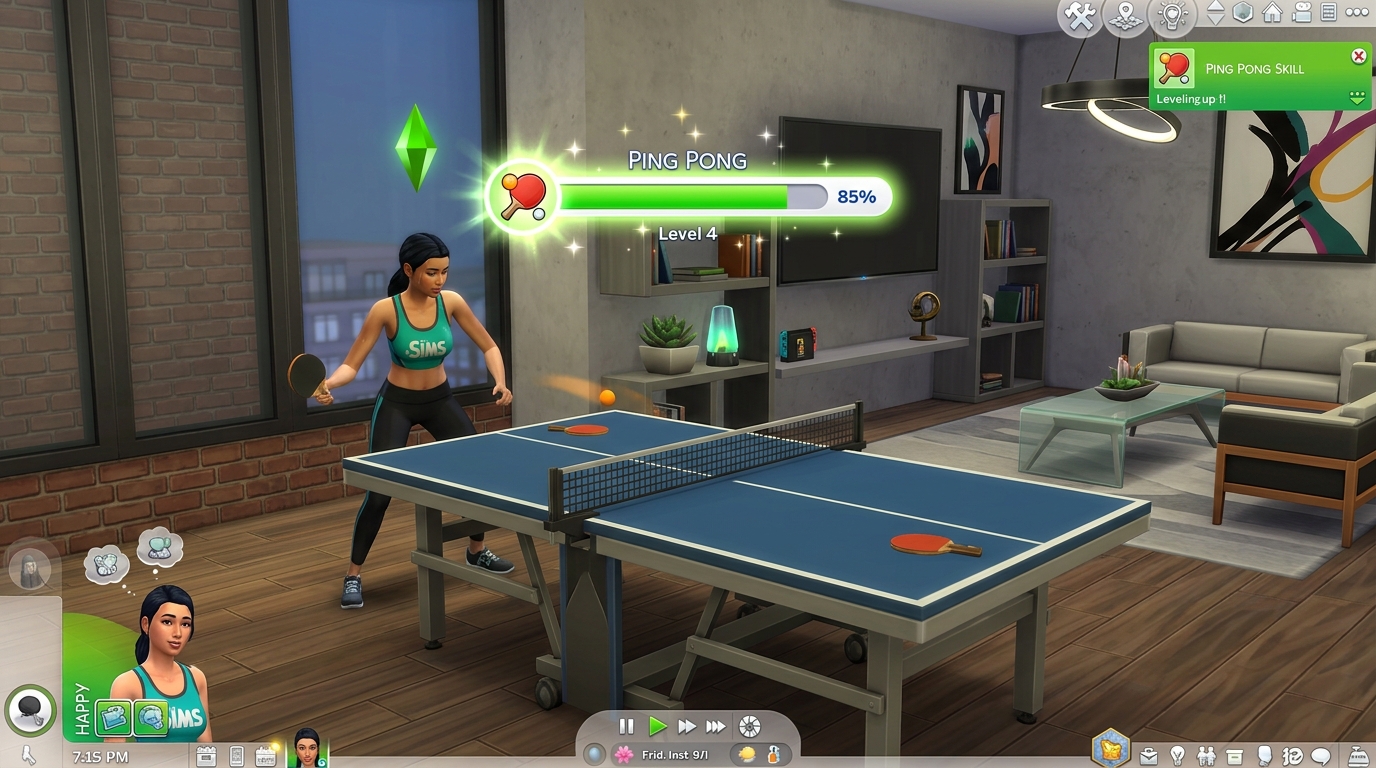This screenshot has width=1376, height=768.
Task: Open the three-dot options menu
Action: click(1356, 13)
